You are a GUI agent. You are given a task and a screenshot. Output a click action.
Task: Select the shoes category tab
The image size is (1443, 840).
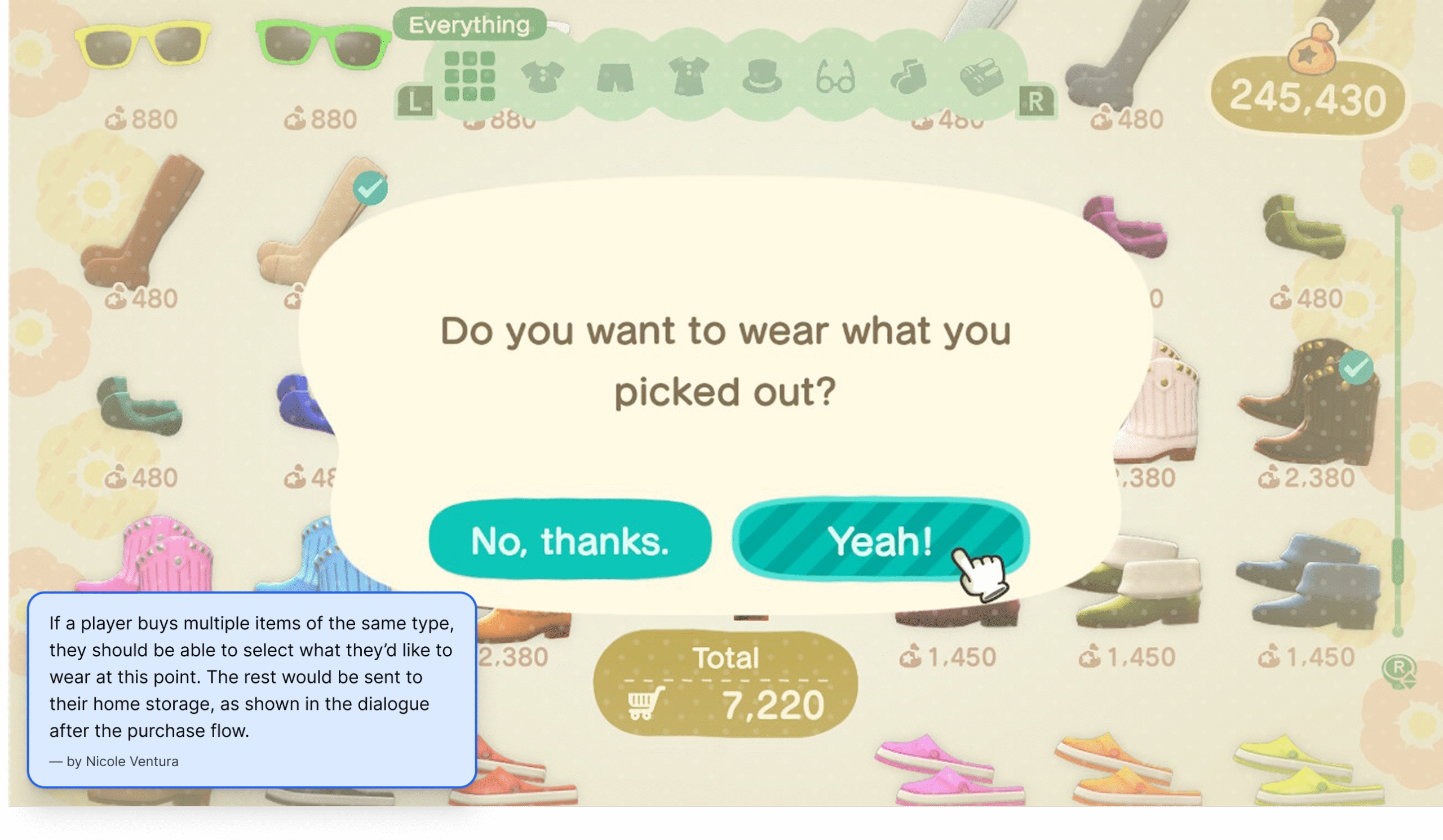pos(981,77)
